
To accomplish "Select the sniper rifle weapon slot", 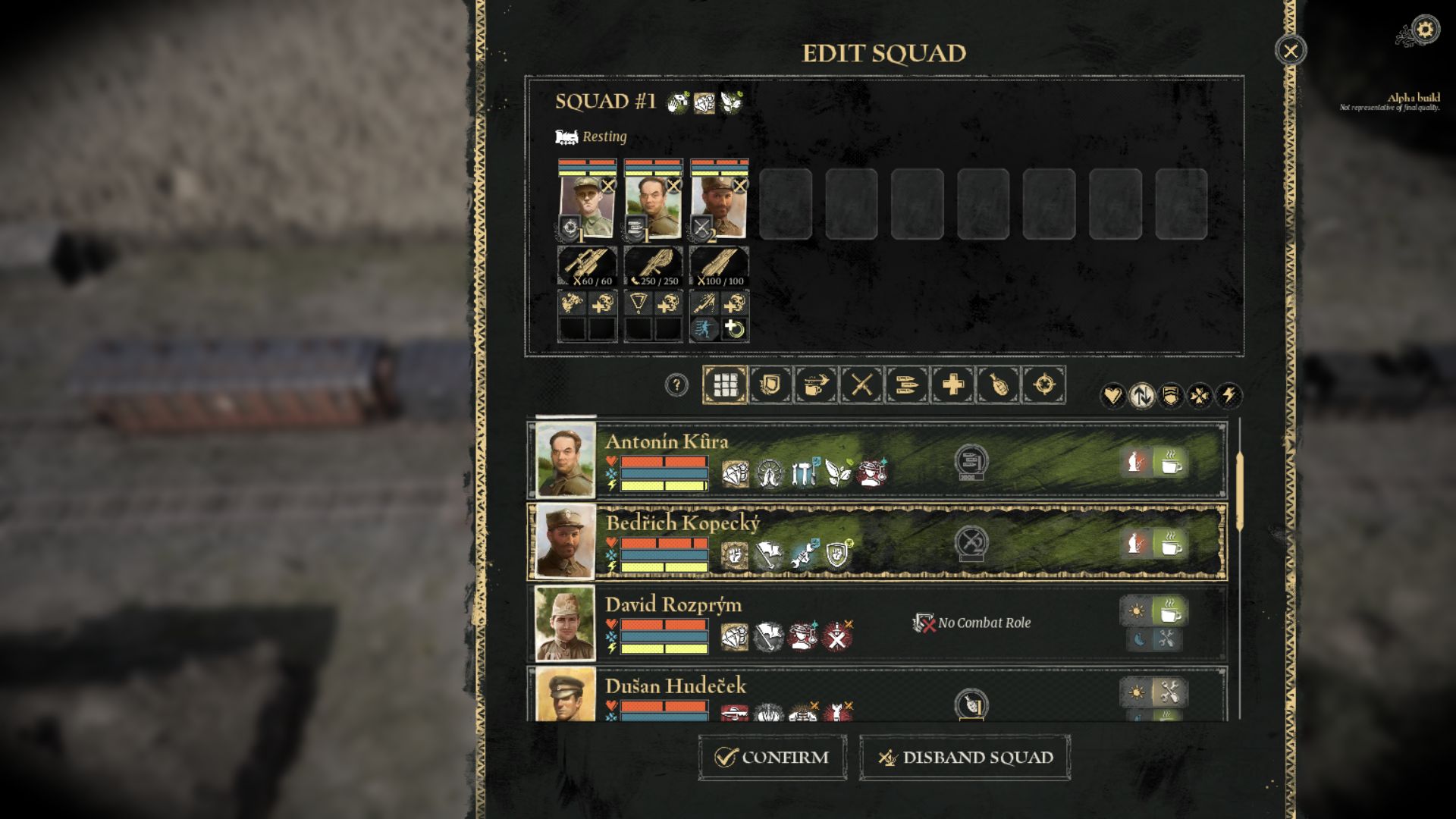I will (x=587, y=266).
